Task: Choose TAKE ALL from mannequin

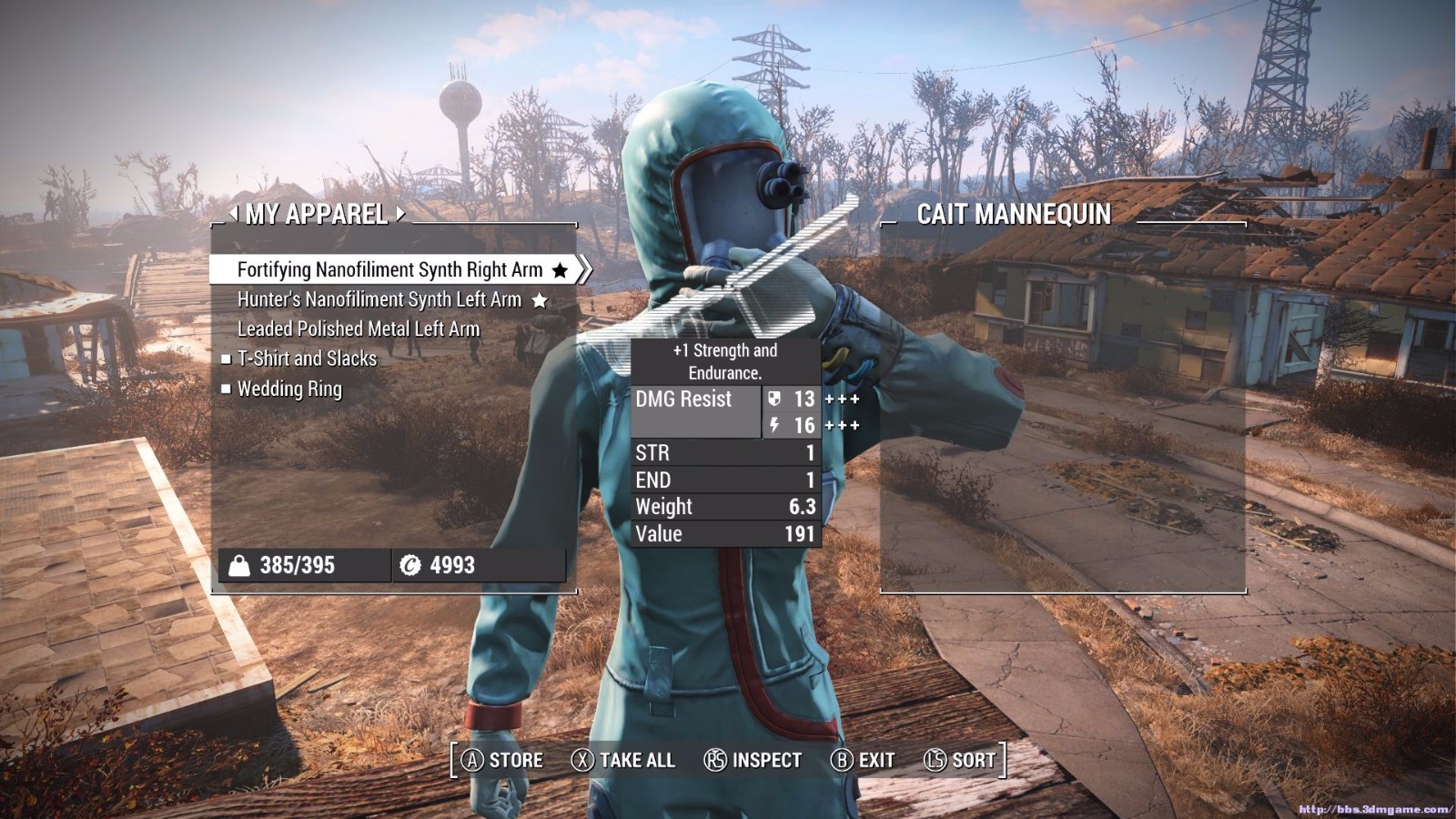Action: [623, 760]
